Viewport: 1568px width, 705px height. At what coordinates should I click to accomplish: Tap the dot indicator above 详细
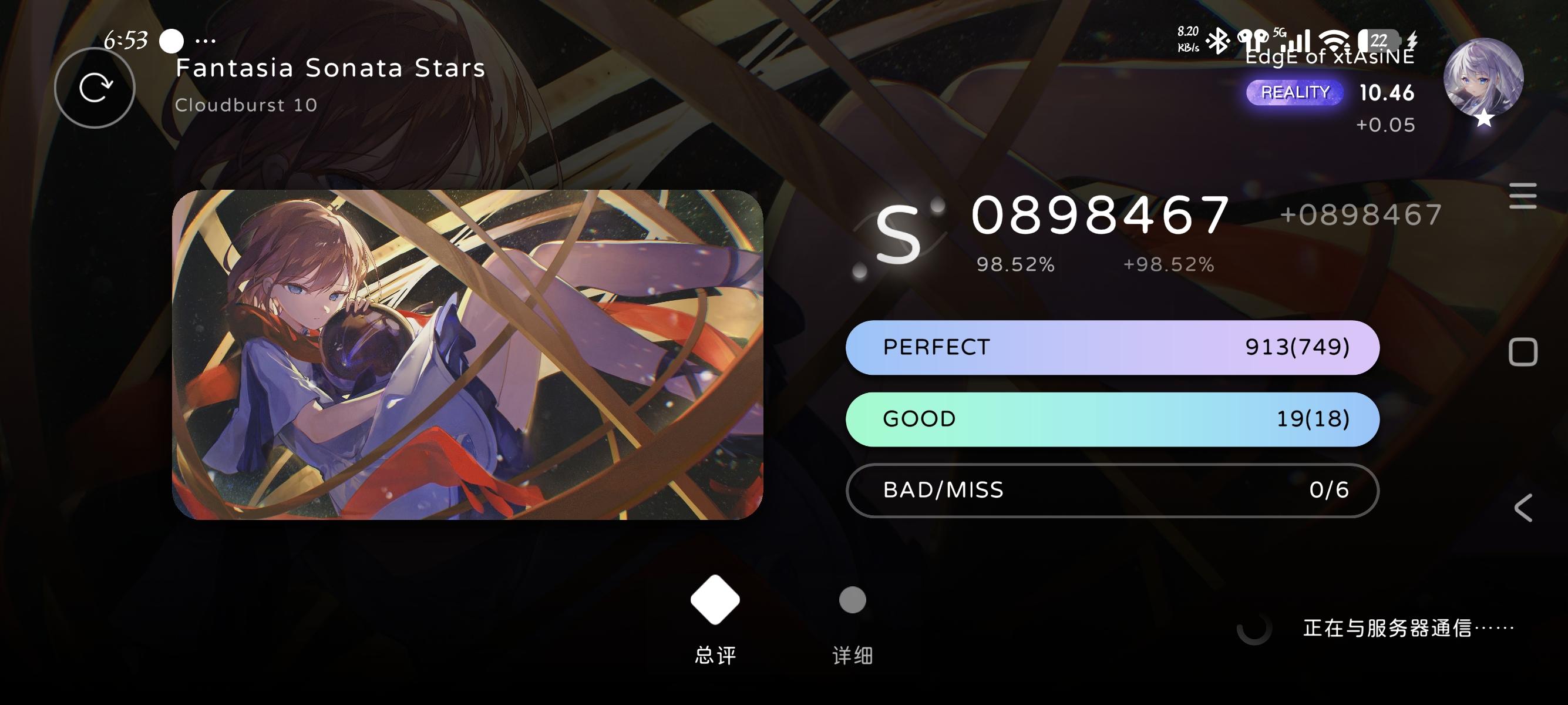click(x=852, y=600)
